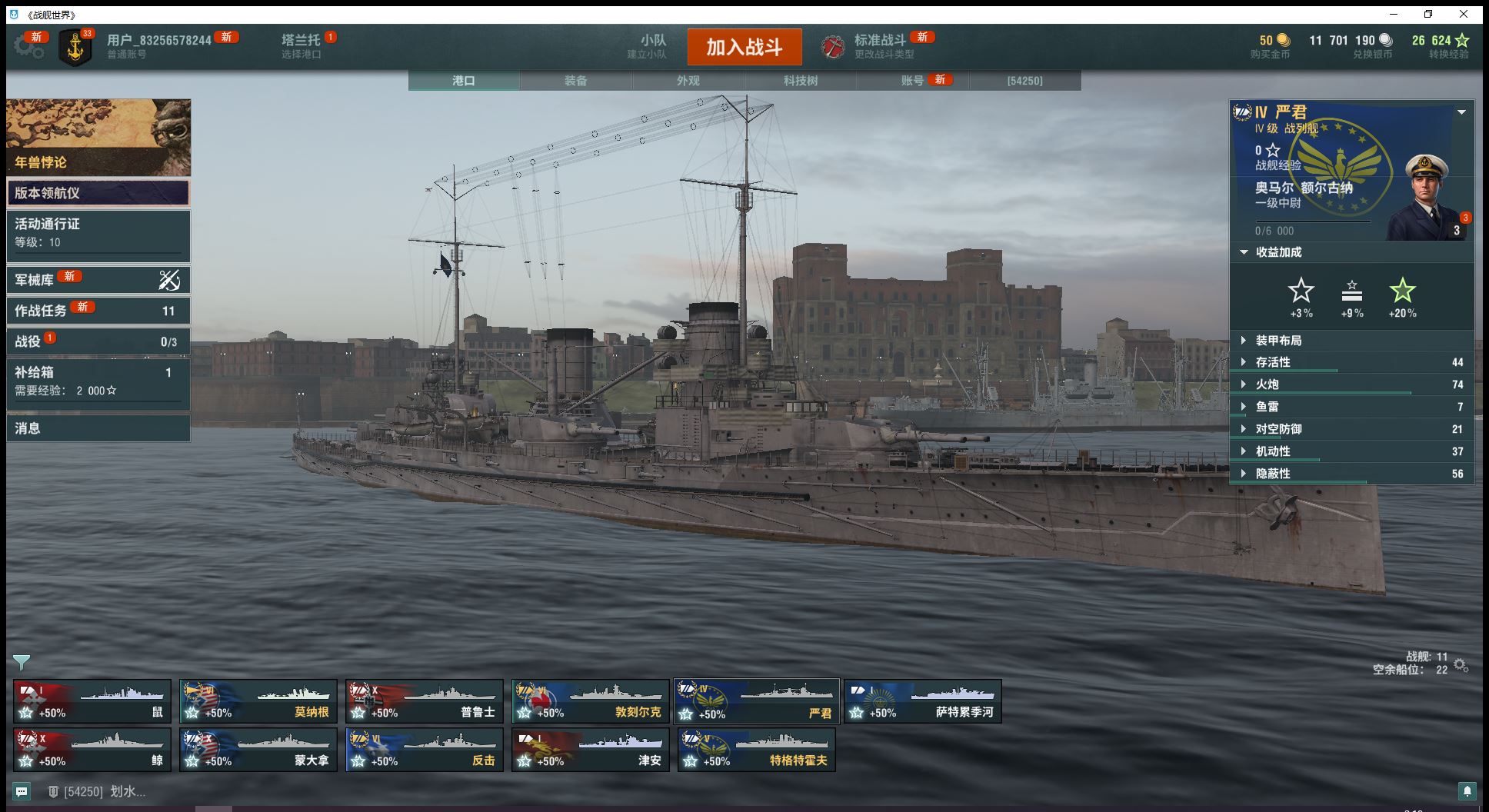Choose the 蒙大拿 ship card

coord(258,750)
